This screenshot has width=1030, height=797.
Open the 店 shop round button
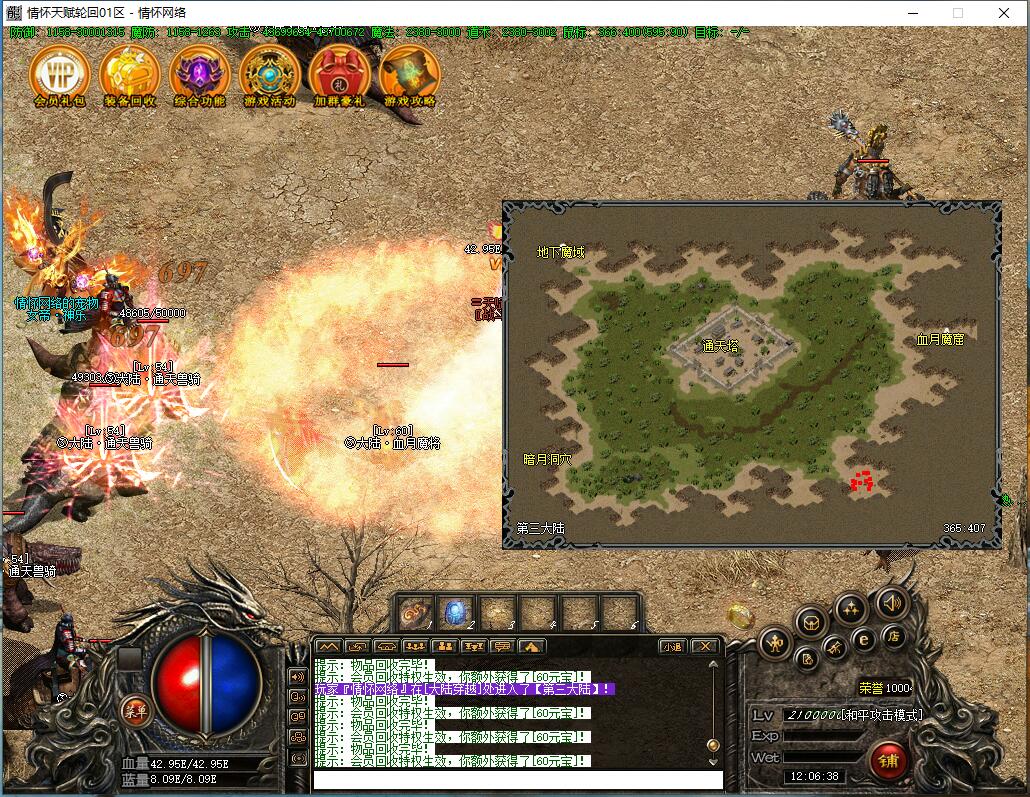(892, 636)
